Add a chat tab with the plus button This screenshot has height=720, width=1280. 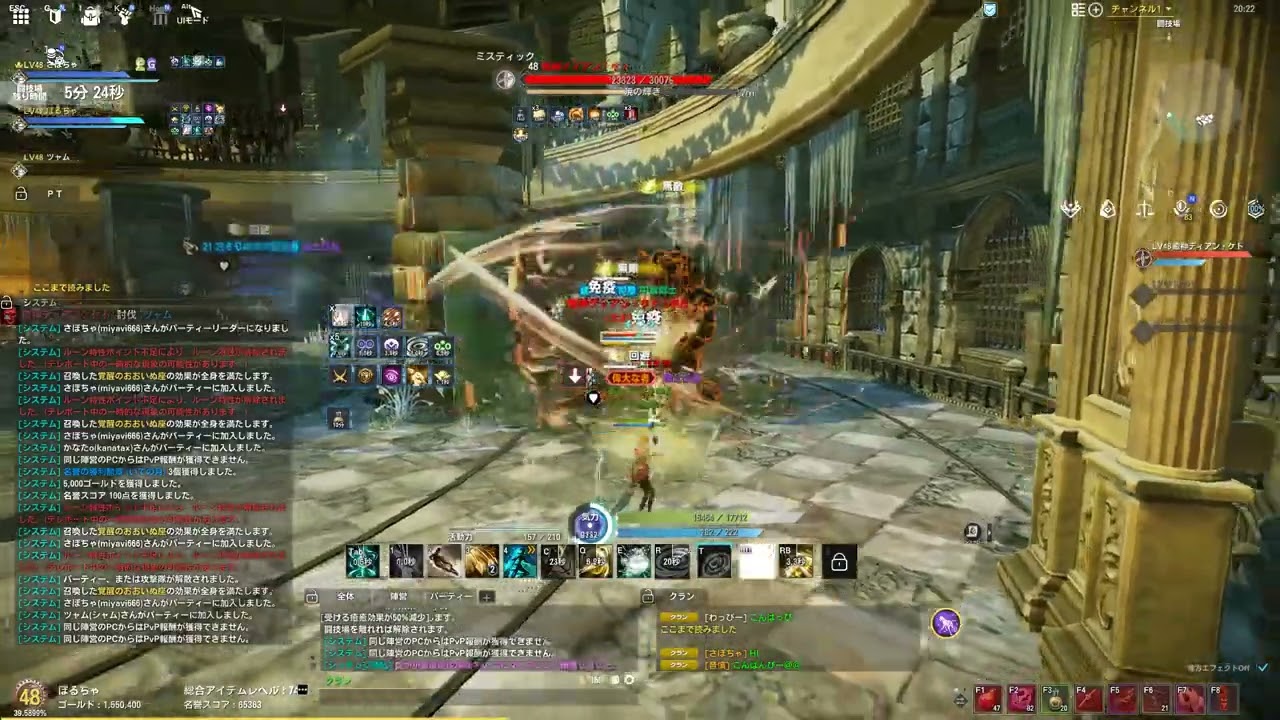(486, 596)
